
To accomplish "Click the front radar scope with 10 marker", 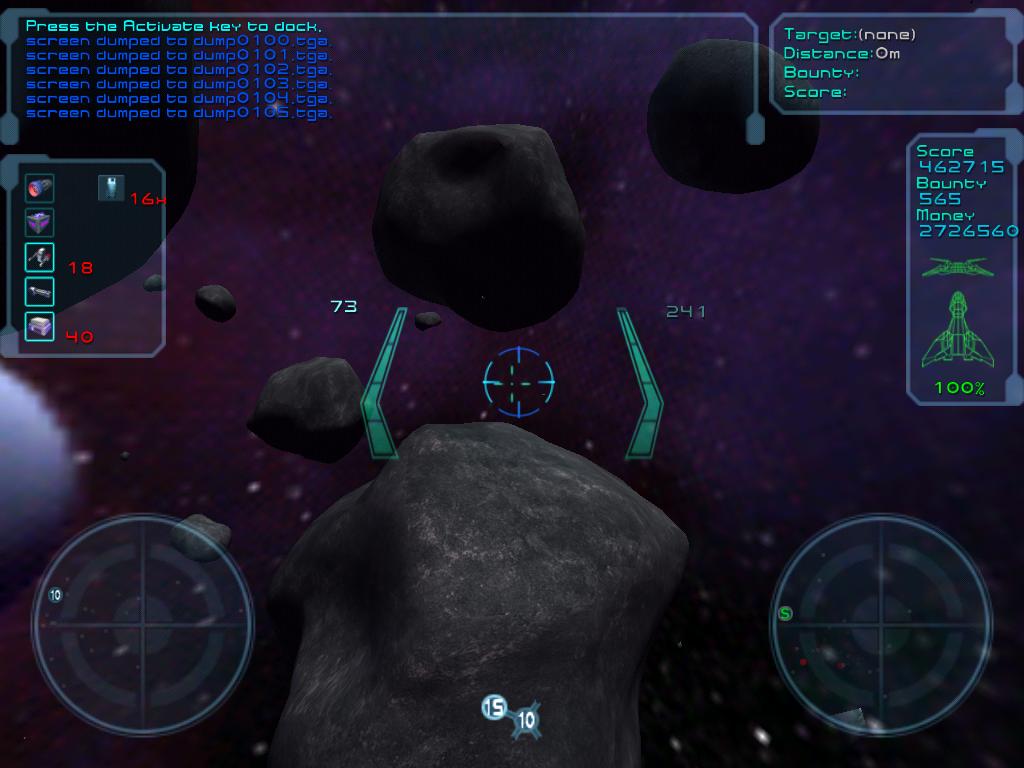I will tap(142, 626).
